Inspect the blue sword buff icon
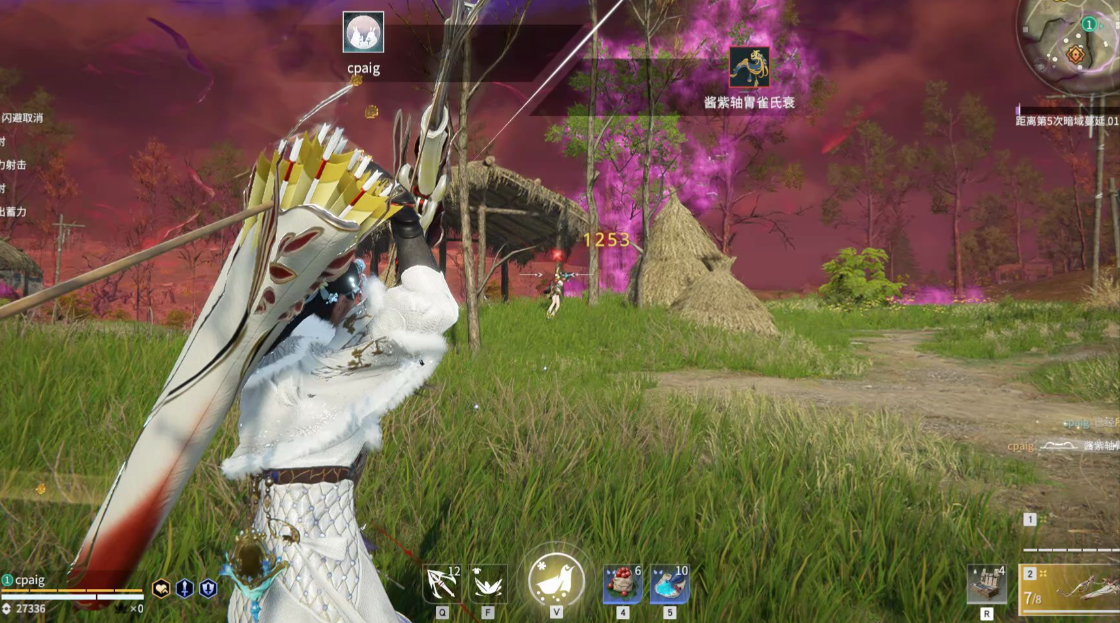The image size is (1120, 623). point(185,588)
